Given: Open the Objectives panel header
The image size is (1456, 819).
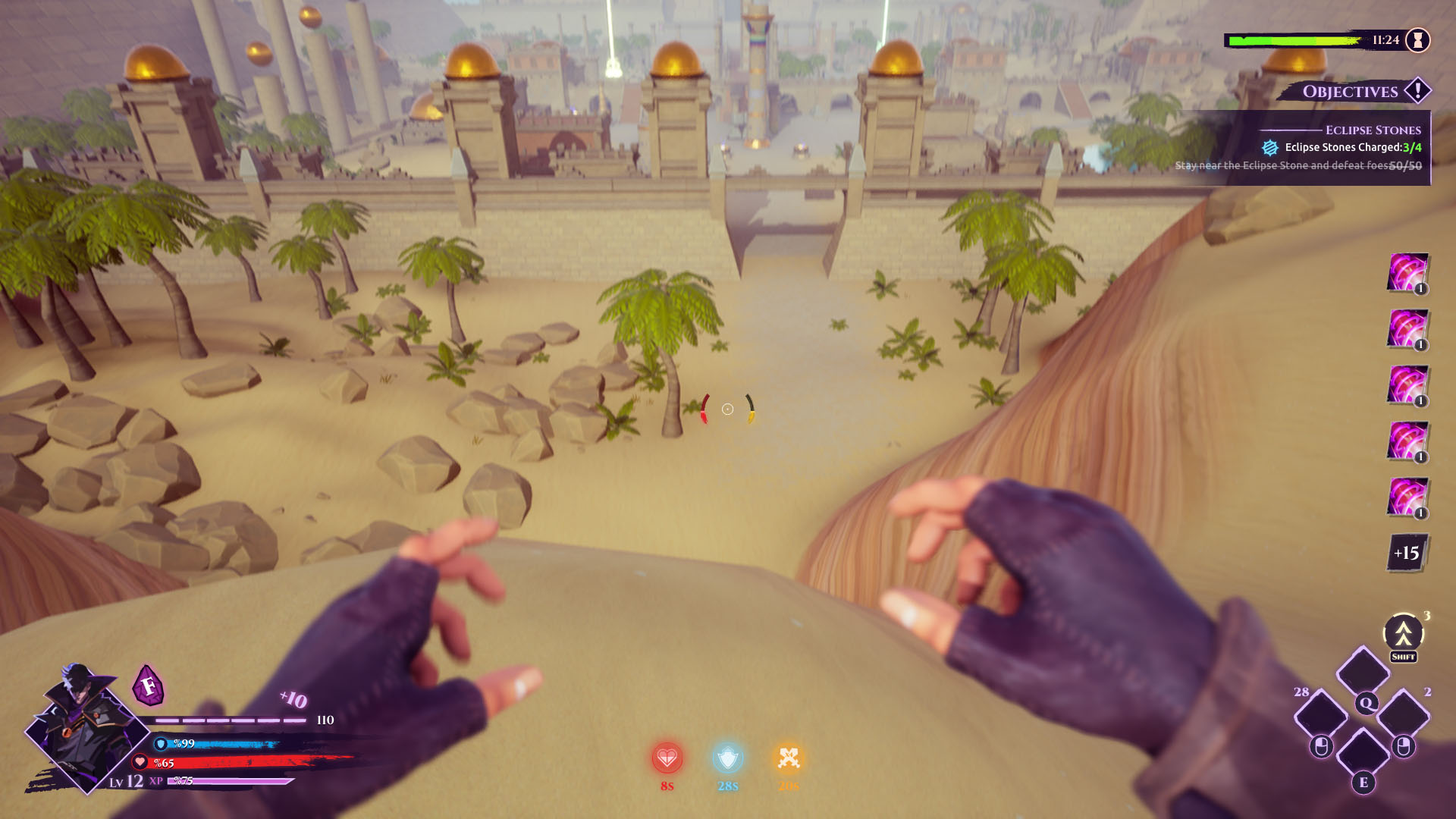Looking at the screenshot, I should tap(1350, 92).
